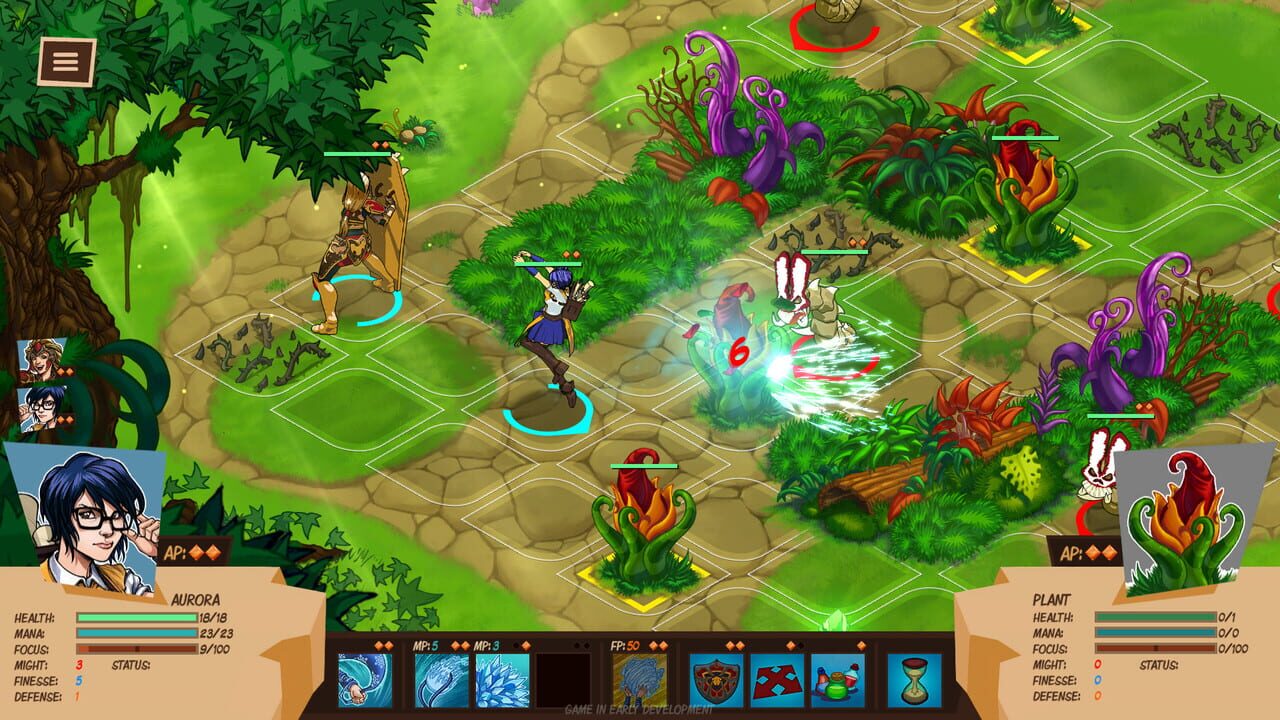Click Aurora's blue mana bar
Viewport: 1280px width, 720px height.
[x=137, y=632]
